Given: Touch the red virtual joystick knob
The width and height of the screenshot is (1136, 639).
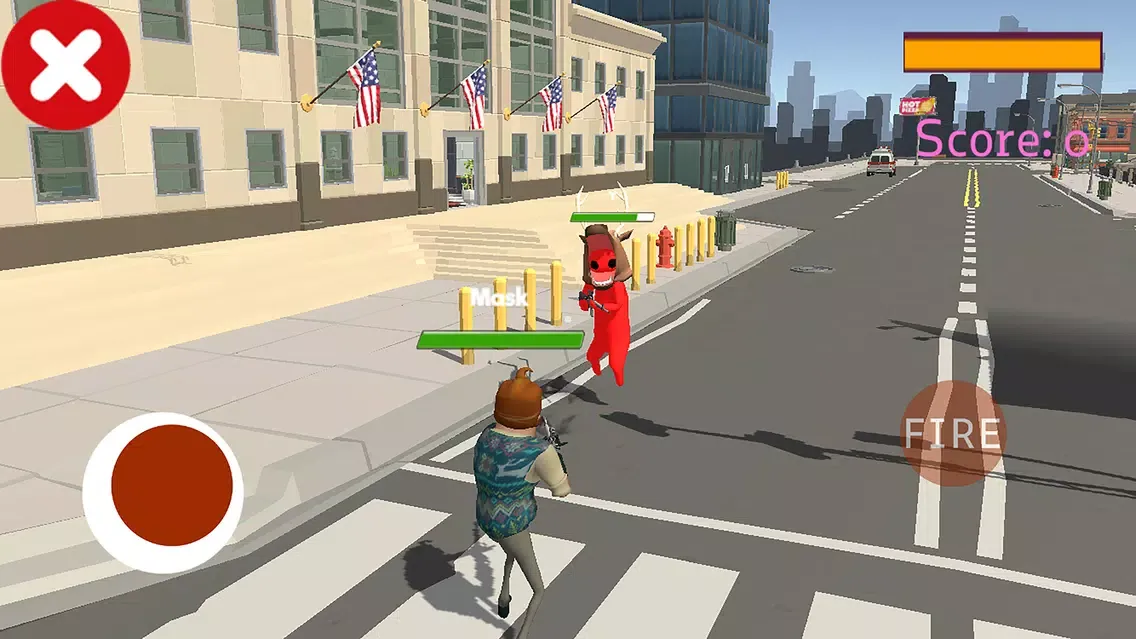Looking at the screenshot, I should click(x=171, y=486).
